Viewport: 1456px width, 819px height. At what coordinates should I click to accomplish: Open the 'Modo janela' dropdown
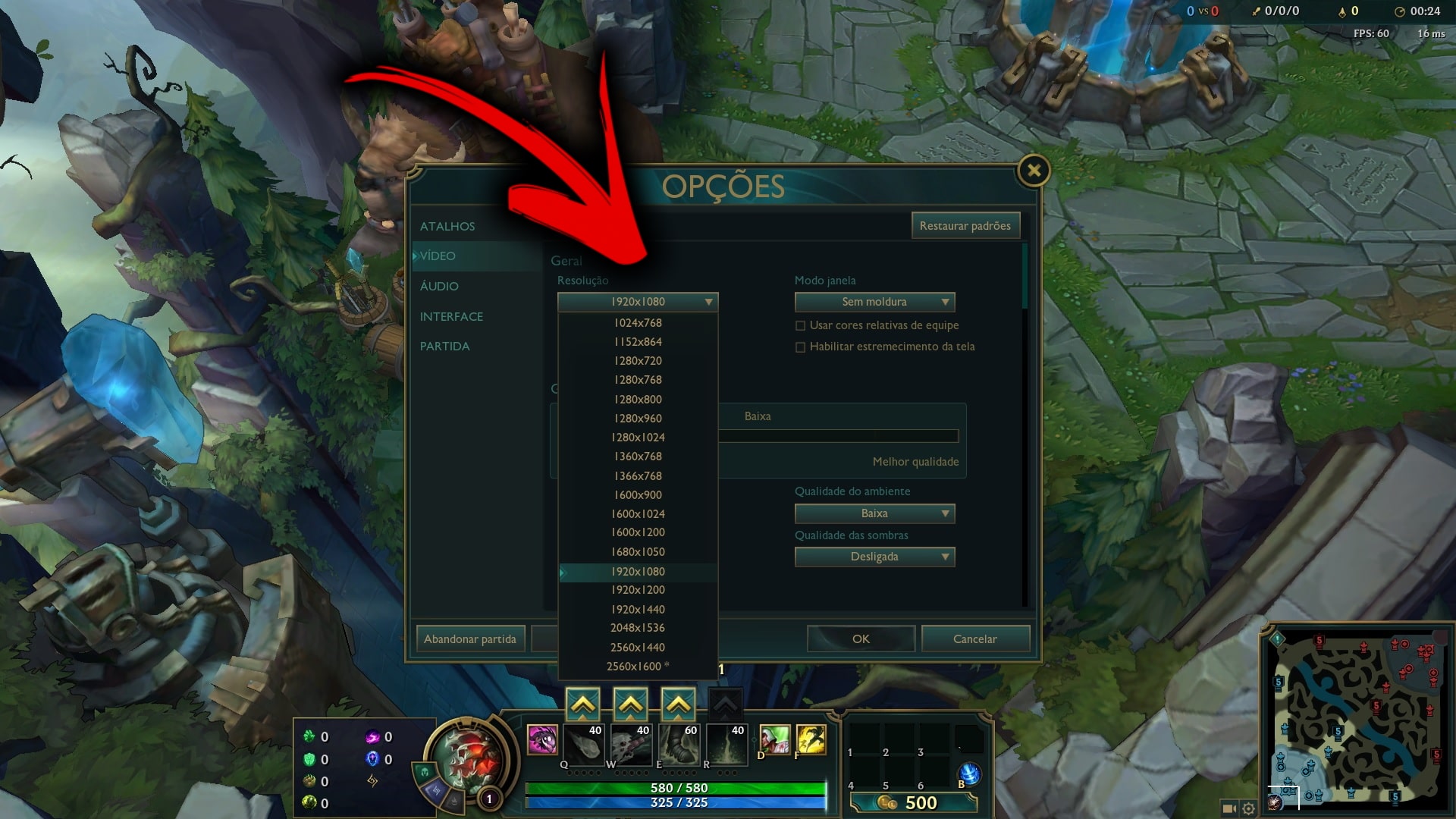point(874,301)
